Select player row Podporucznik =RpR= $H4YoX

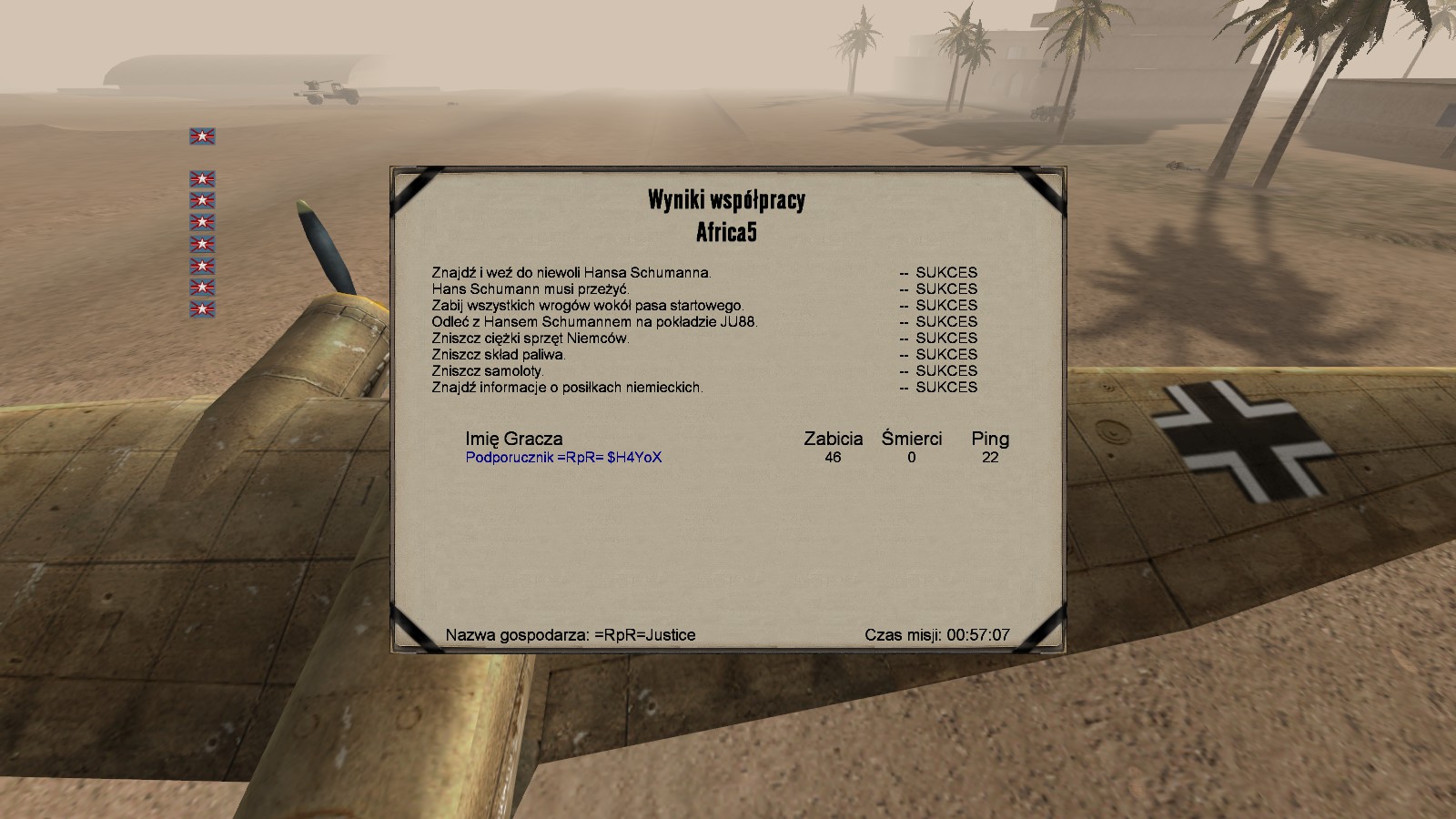tap(563, 458)
